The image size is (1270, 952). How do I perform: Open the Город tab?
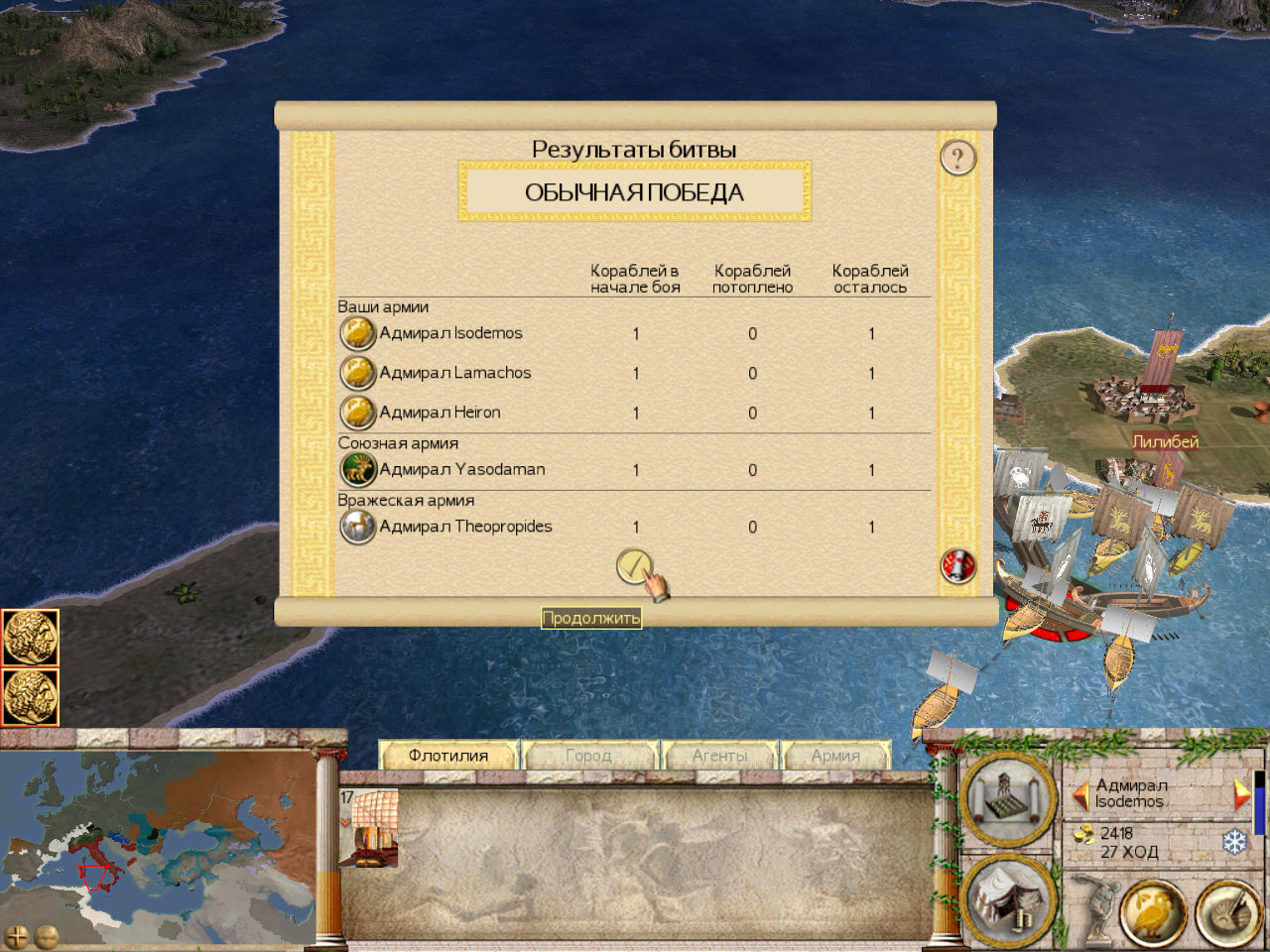588,756
